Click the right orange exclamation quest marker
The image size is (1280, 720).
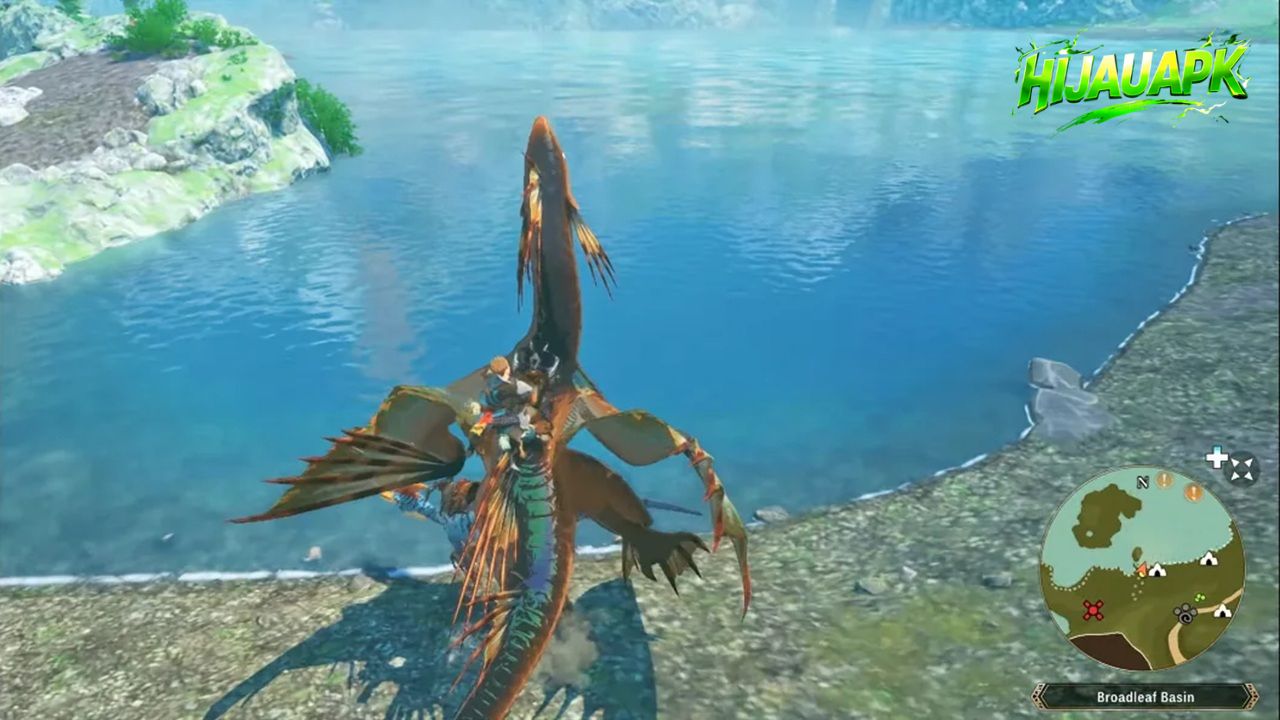(x=1194, y=491)
